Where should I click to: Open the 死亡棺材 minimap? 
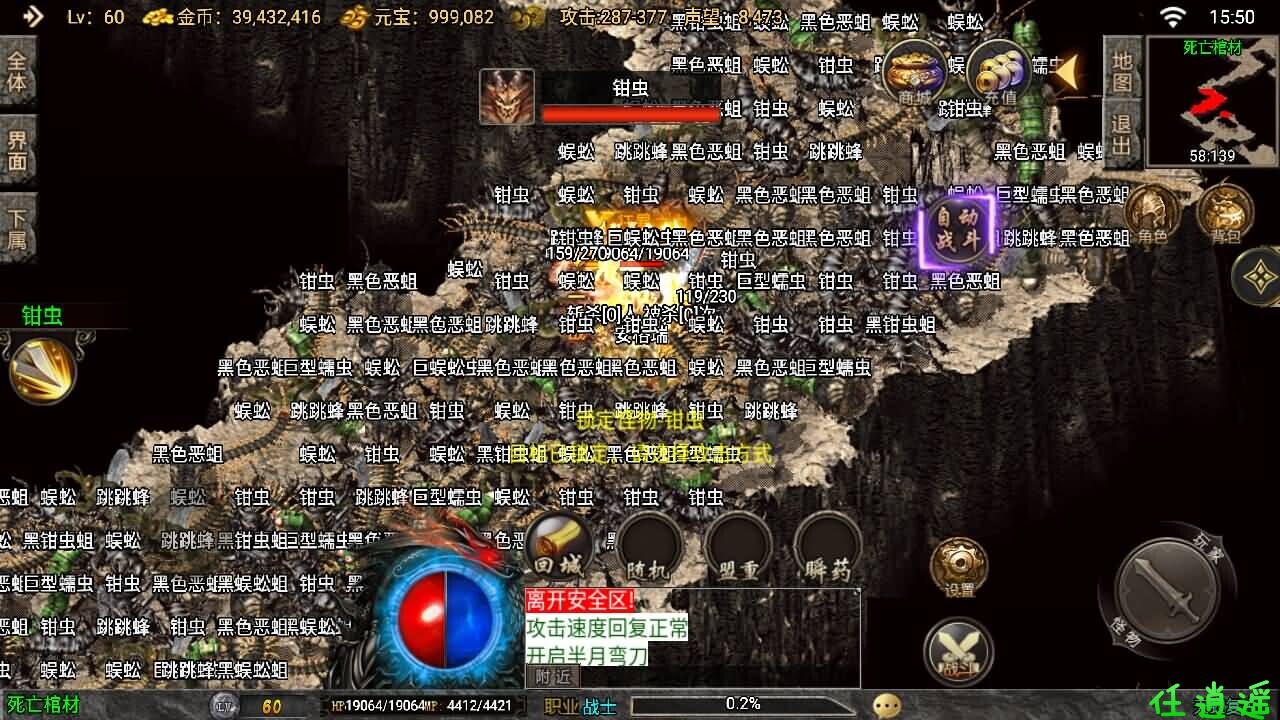pyautogui.click(x=1212, y=101)
